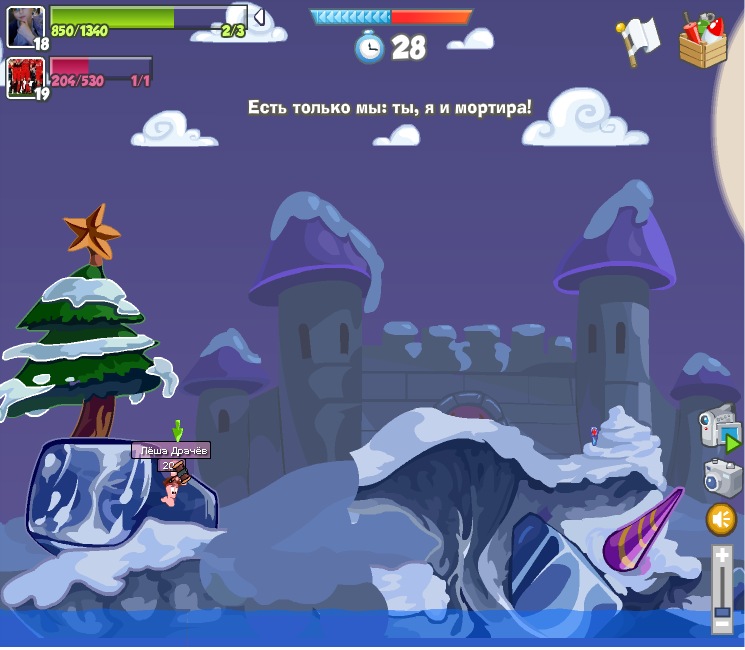Toggle sound with the orange speaker button

(x=721, y=519)
